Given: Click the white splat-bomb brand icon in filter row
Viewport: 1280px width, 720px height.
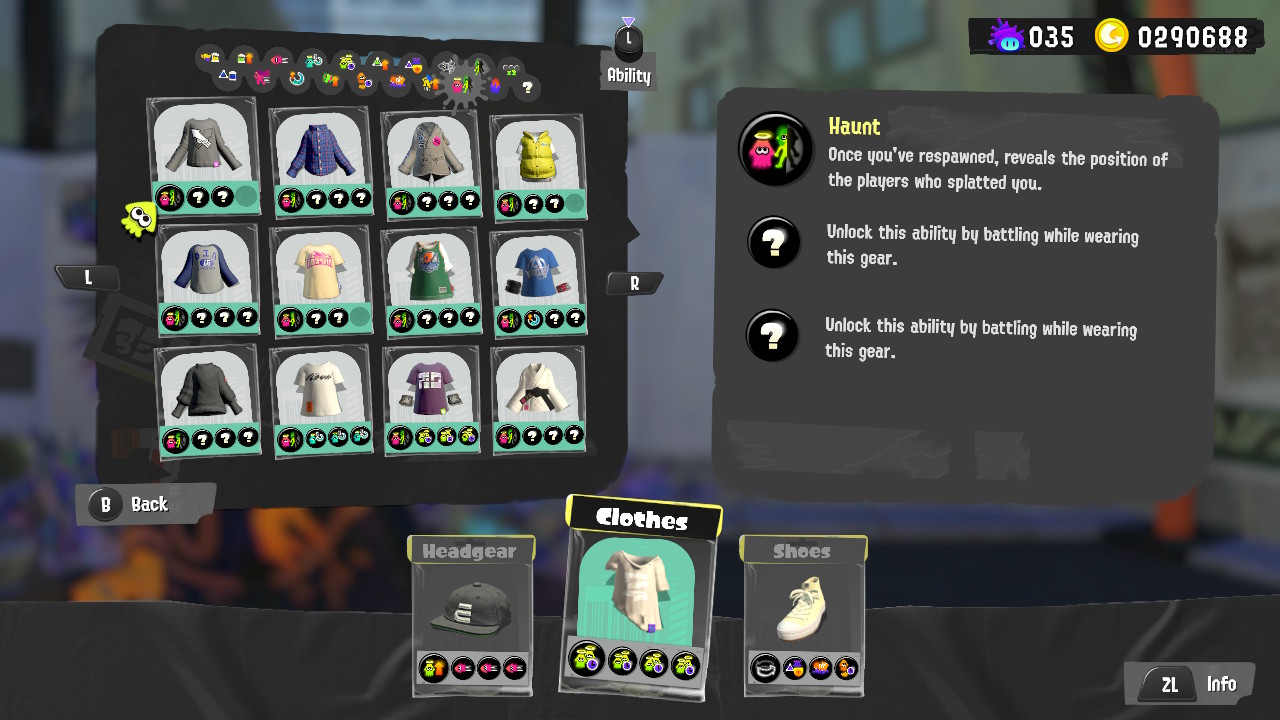Looking at the screenshot, I should pyautogui.click(x=448, y=67).
